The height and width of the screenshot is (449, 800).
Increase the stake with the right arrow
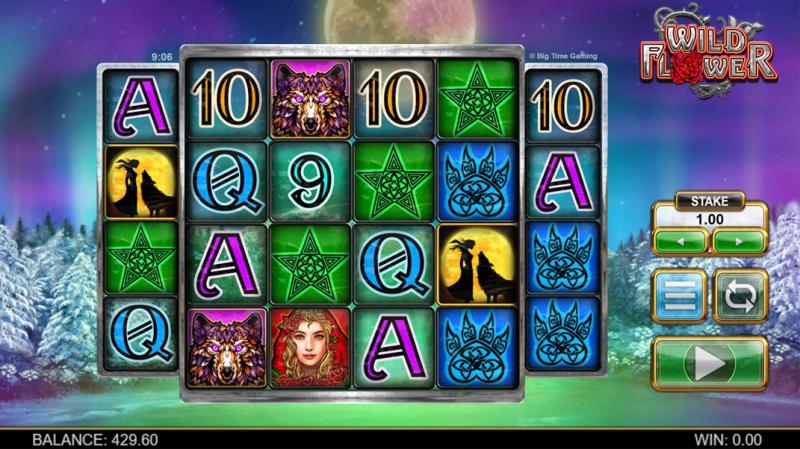point(739,242)
